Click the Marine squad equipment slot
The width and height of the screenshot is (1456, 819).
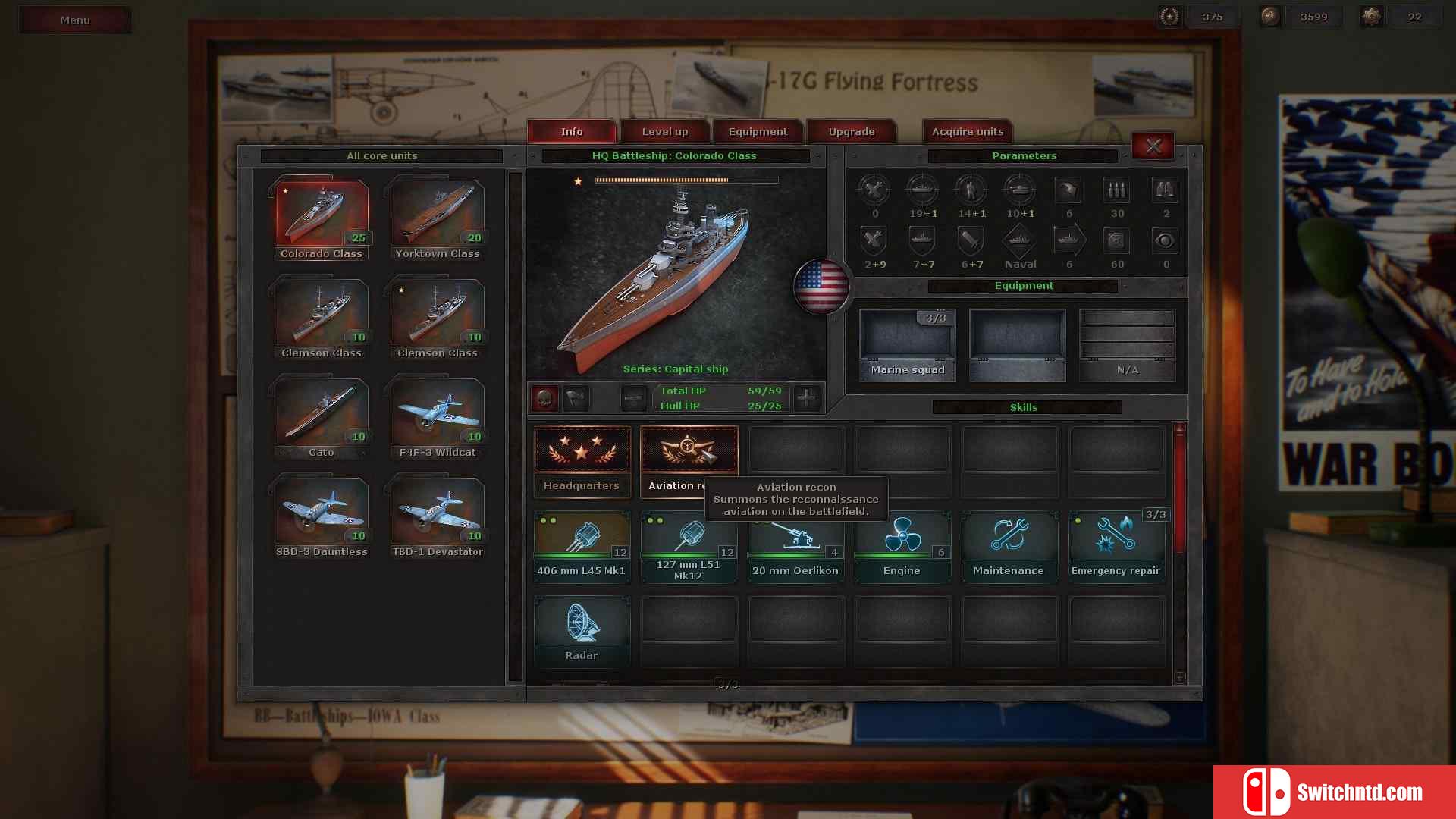click(x=907, y=345)
